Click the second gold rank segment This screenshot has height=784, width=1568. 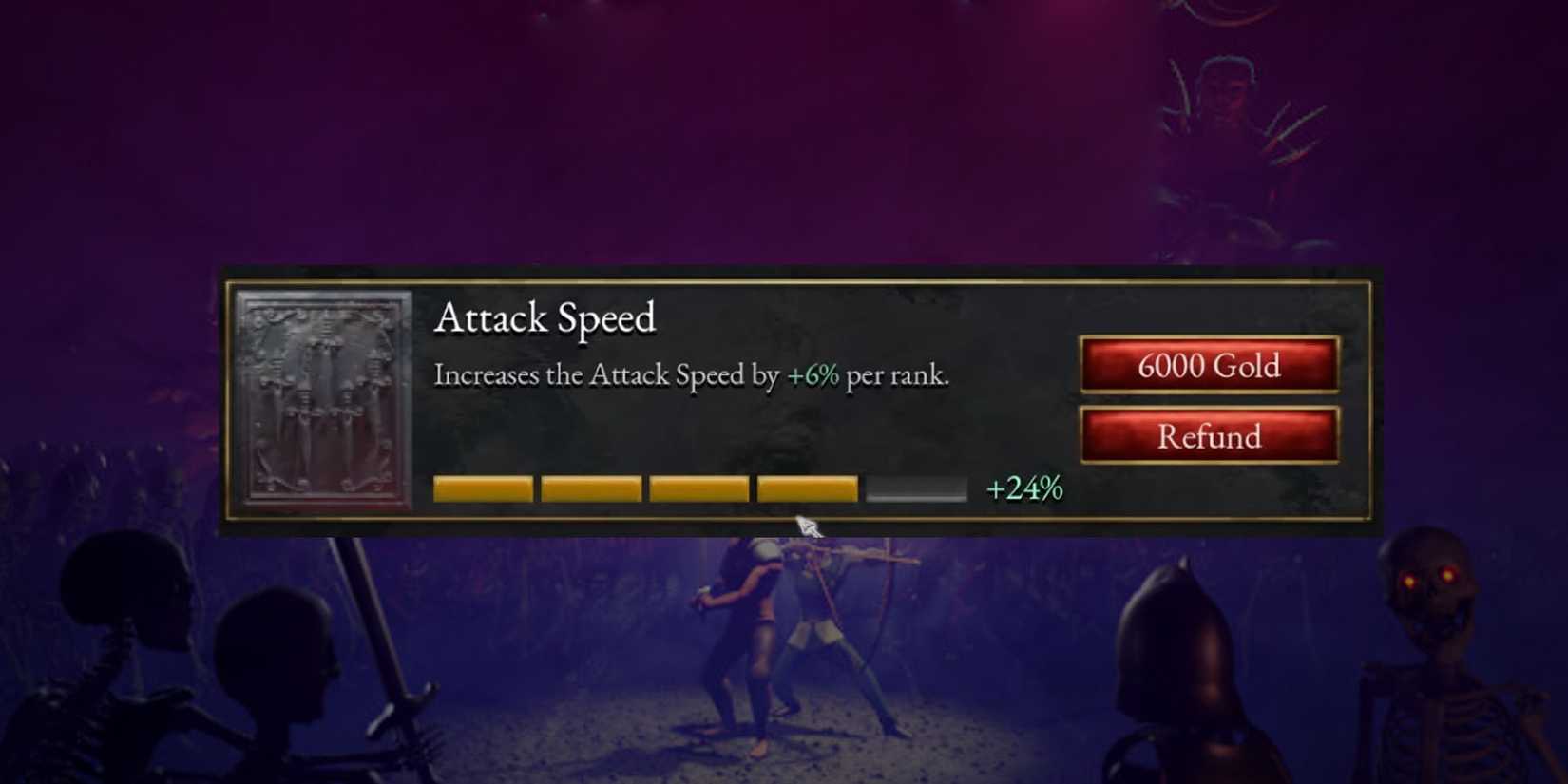(x=589, y=488)
